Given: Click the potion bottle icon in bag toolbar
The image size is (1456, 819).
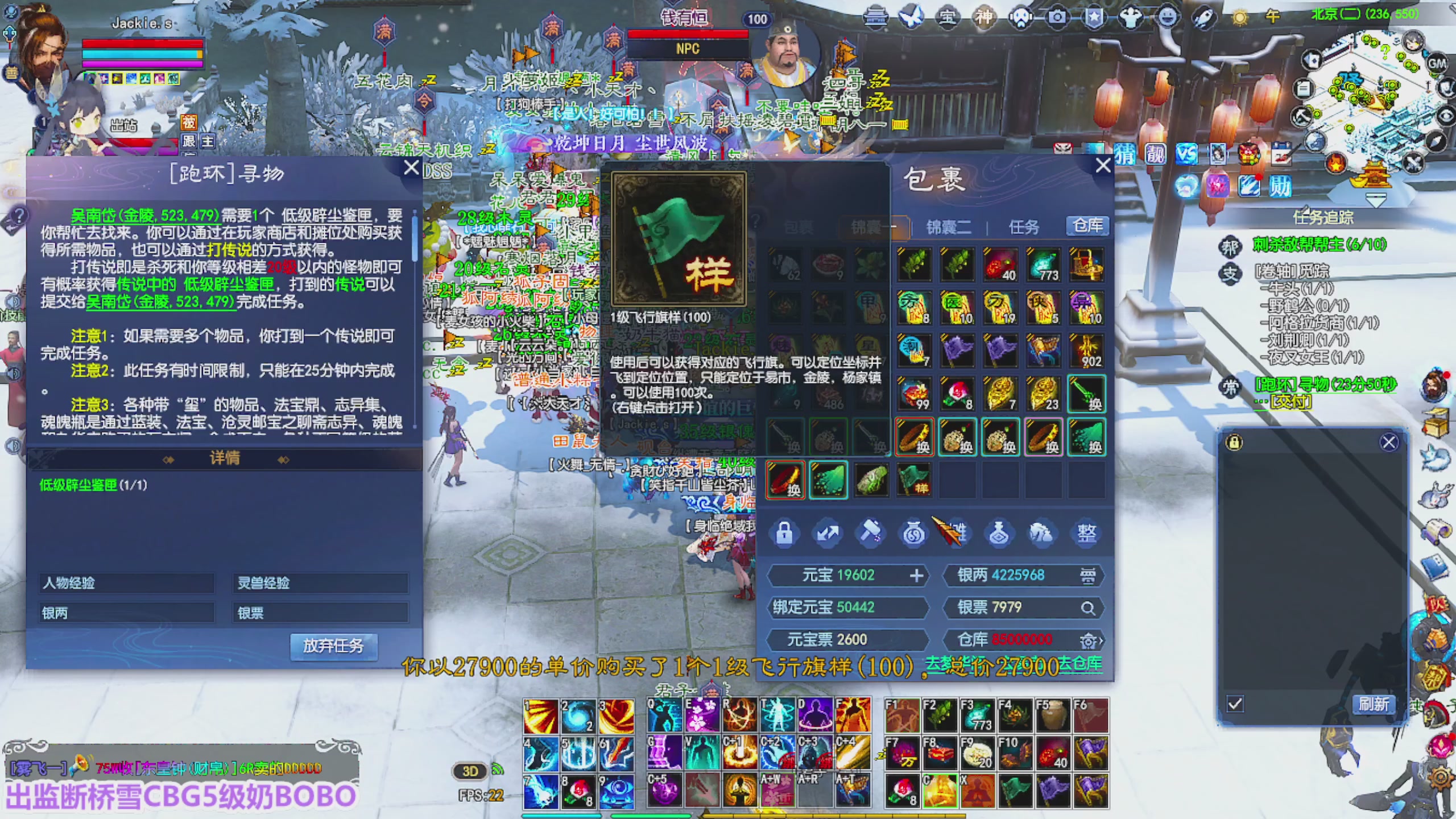Looking at the screenshot, I should tap(1000, 533).
